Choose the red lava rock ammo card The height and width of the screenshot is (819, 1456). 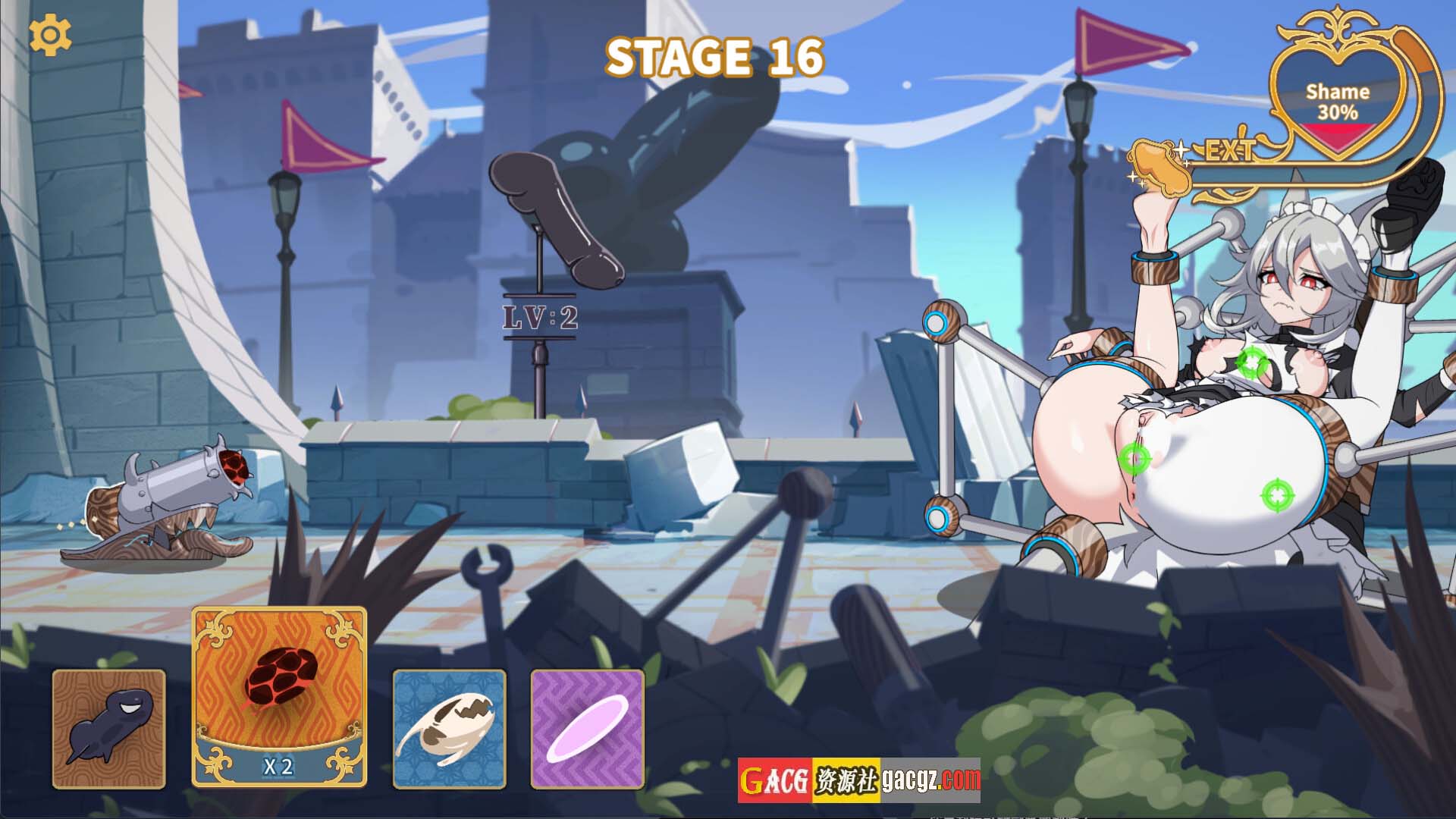tap(279, 696)
